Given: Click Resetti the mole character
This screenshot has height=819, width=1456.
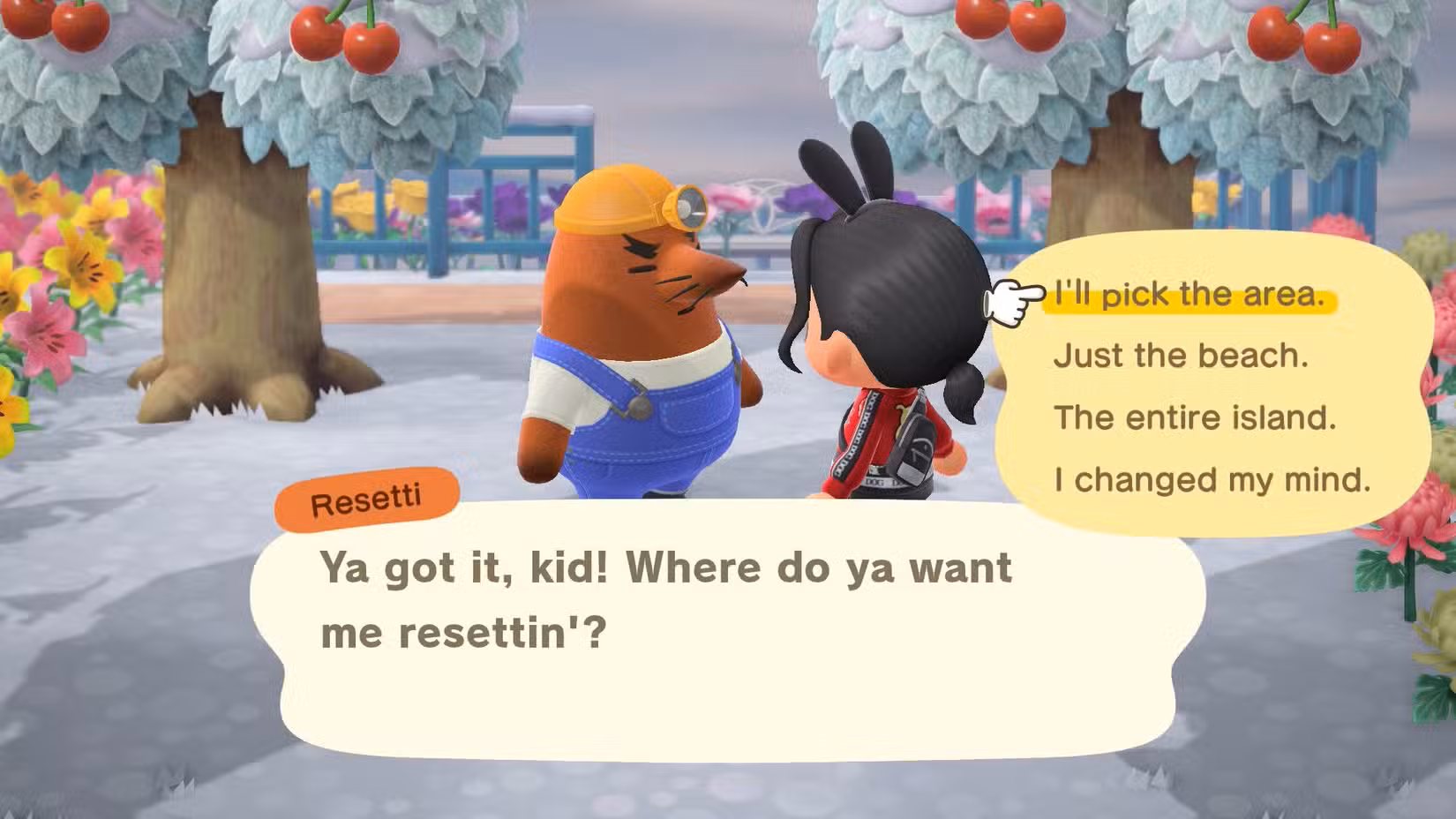Looking at the screenshot, I should coord(635,335).
